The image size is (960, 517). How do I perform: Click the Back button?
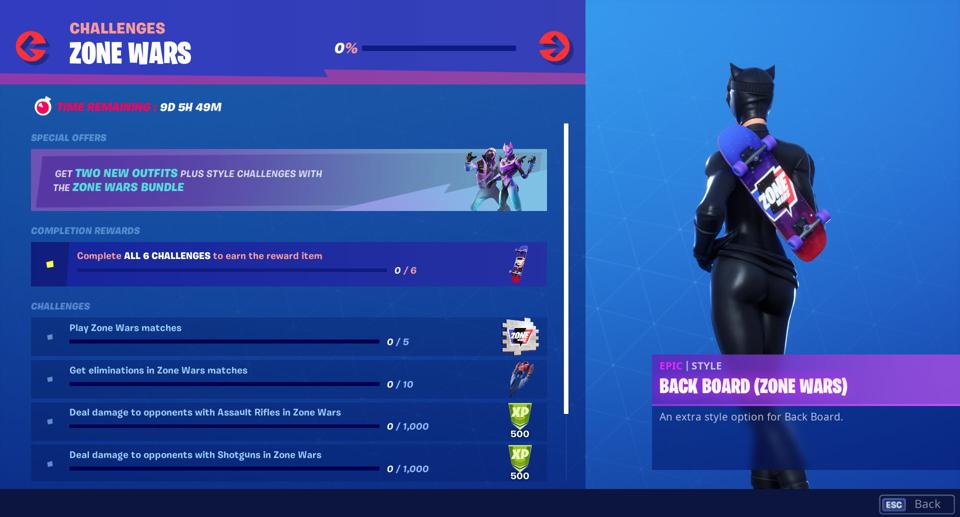pyautogui.click(x=912, y=504)
